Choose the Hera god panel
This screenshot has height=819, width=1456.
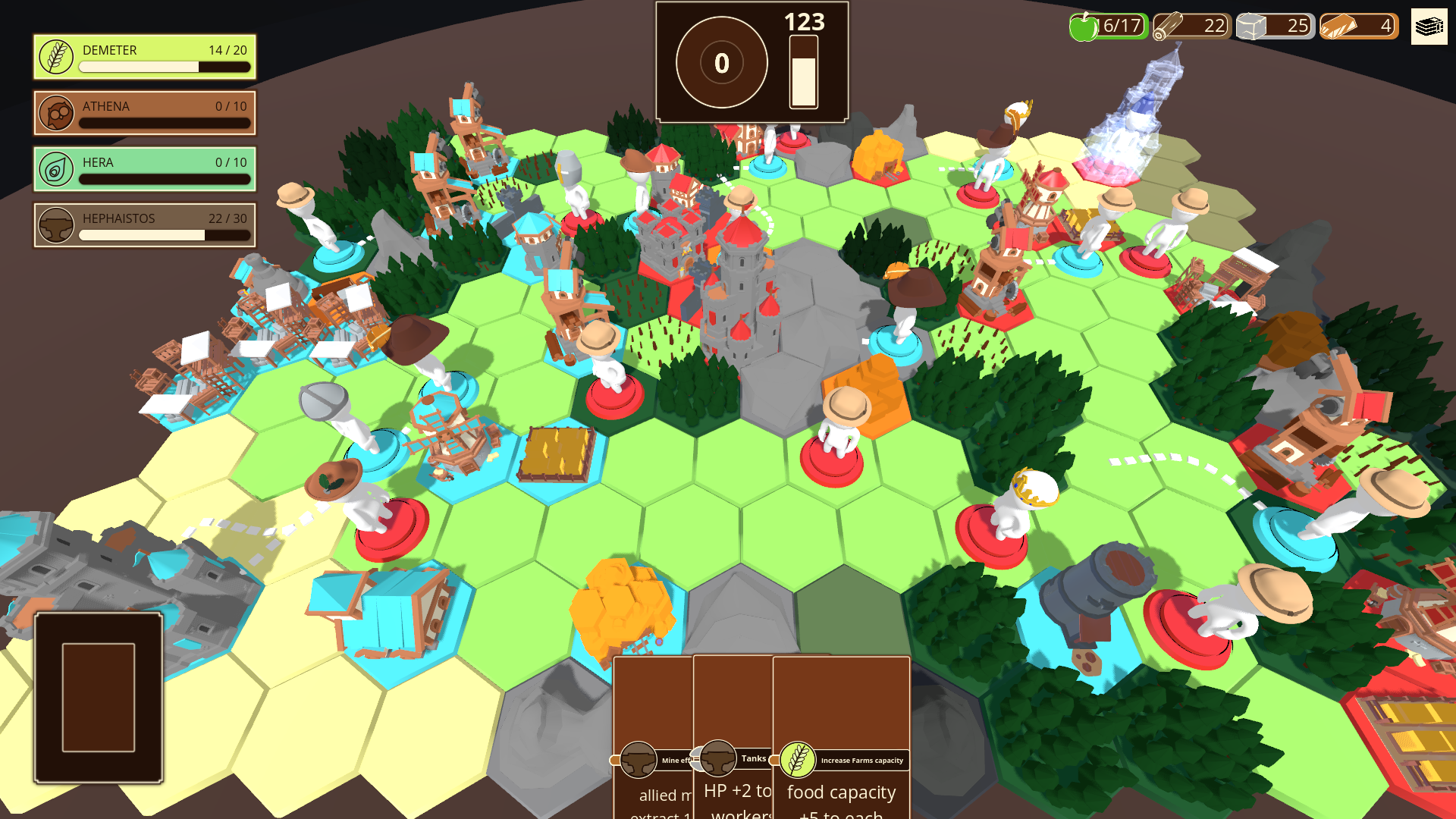point(145,169)
